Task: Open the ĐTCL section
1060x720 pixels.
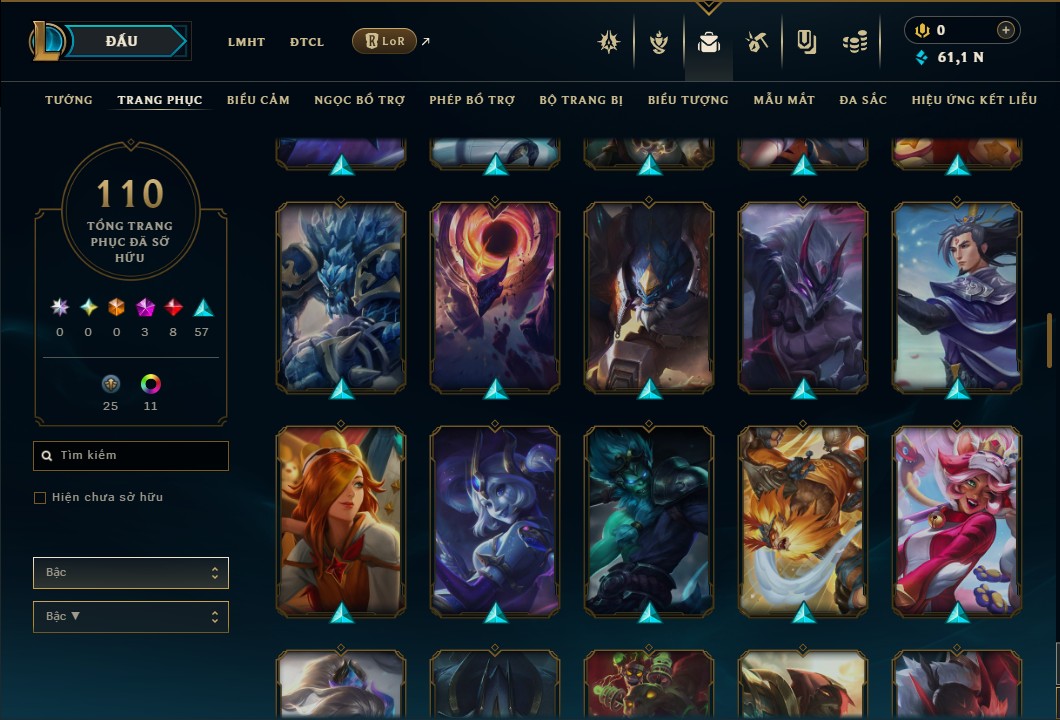Action: point(307,42)
